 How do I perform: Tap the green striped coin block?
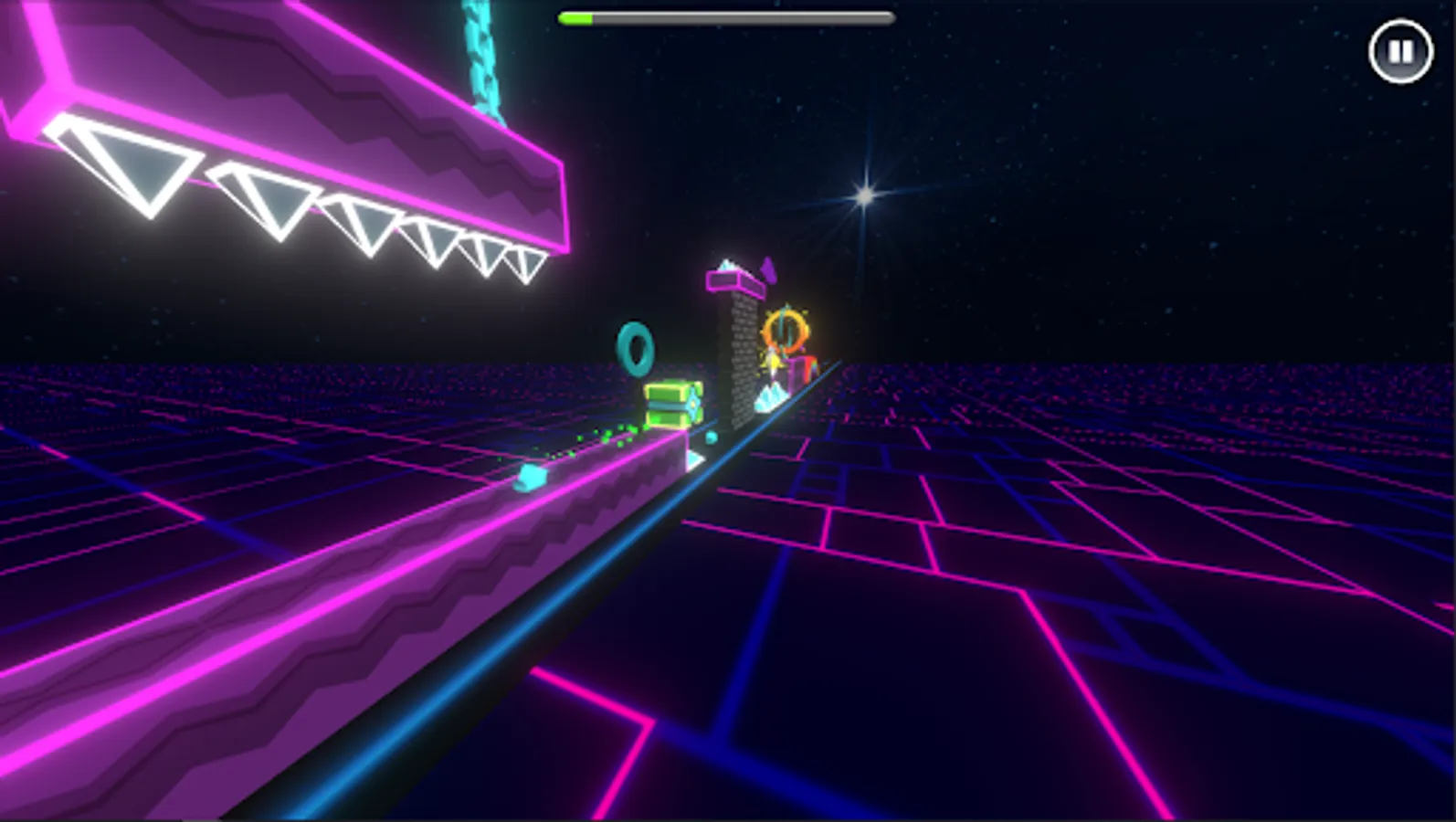[671, 402]
